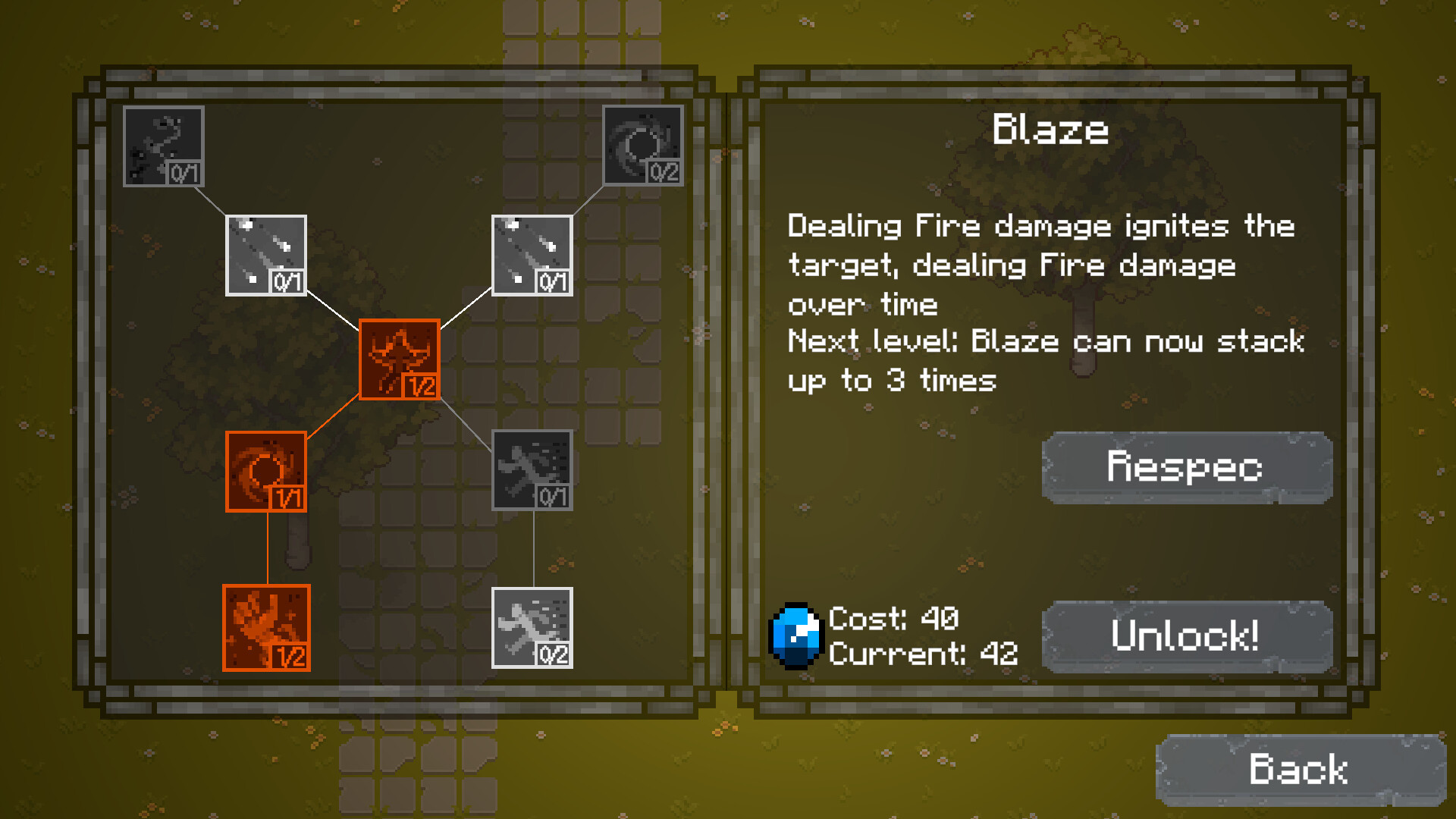
Task: Select the orange flaming hand skill node
Action: tap(266, 627)
